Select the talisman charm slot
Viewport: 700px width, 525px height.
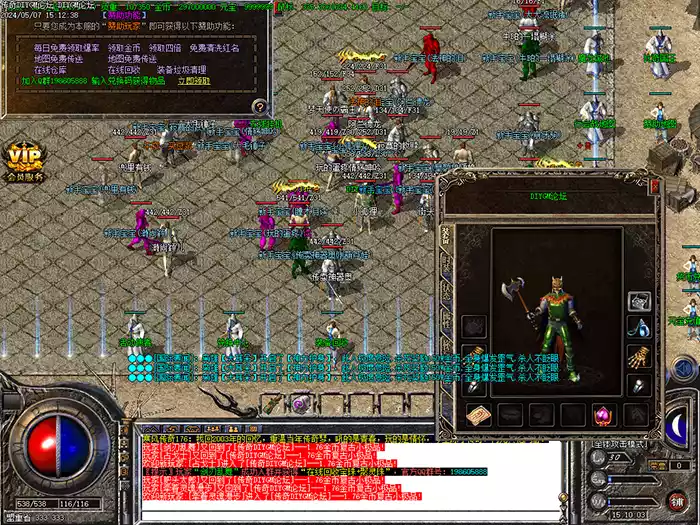pos(478,412)
